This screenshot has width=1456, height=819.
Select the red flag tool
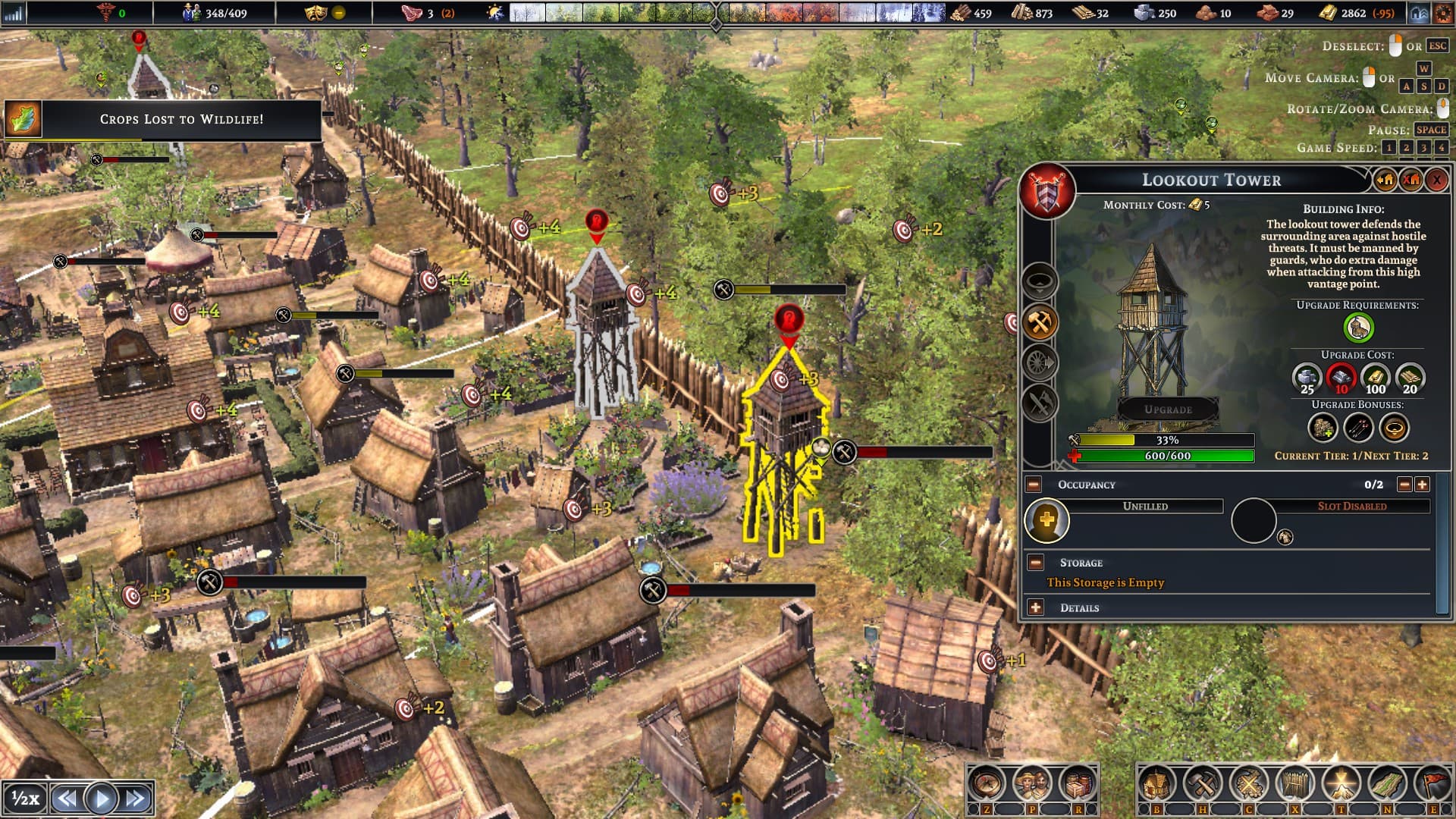pos(1432,784)
